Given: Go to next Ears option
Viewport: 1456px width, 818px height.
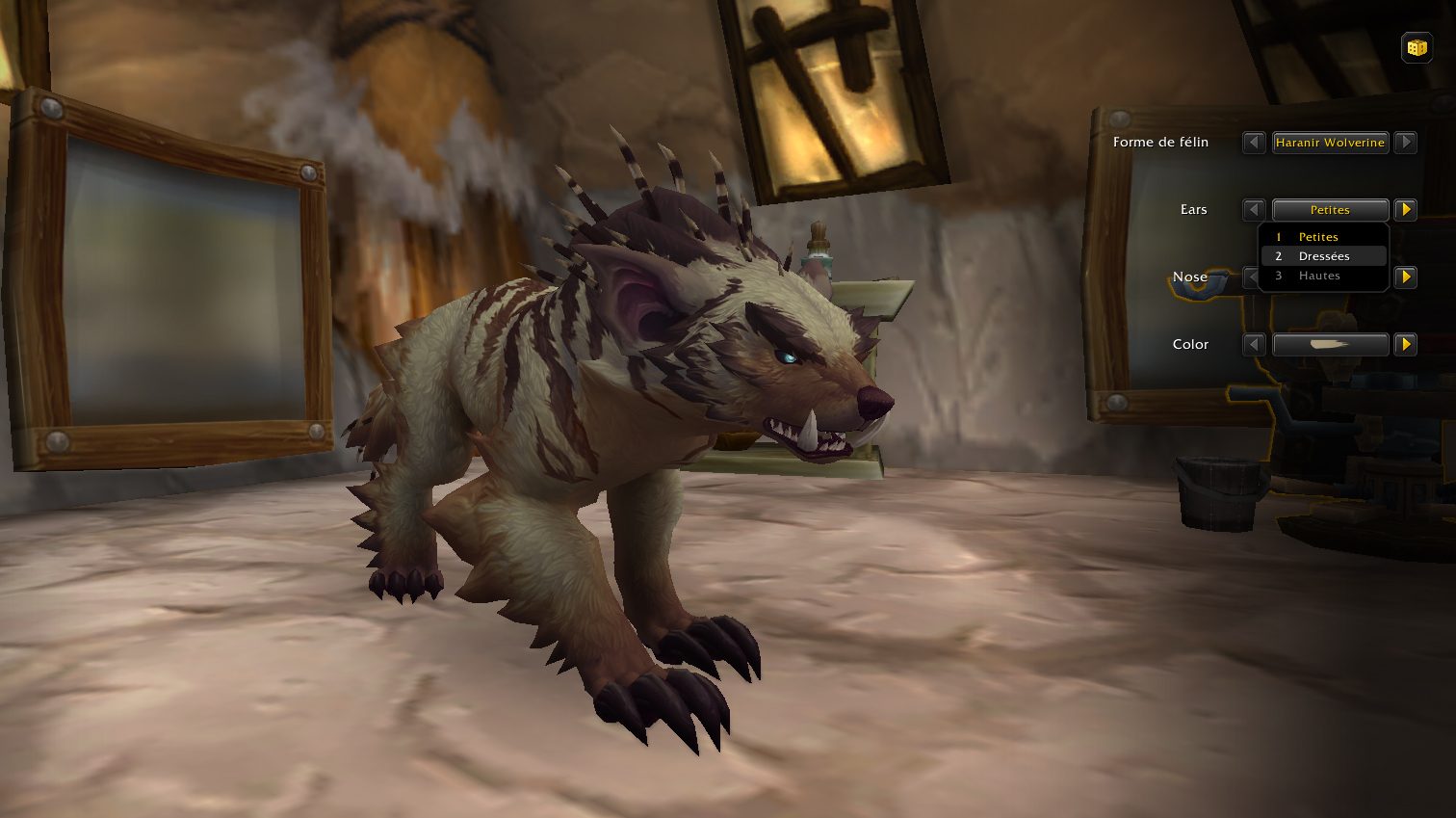Looking at the screenshot, I should [x=1406, y=210].
